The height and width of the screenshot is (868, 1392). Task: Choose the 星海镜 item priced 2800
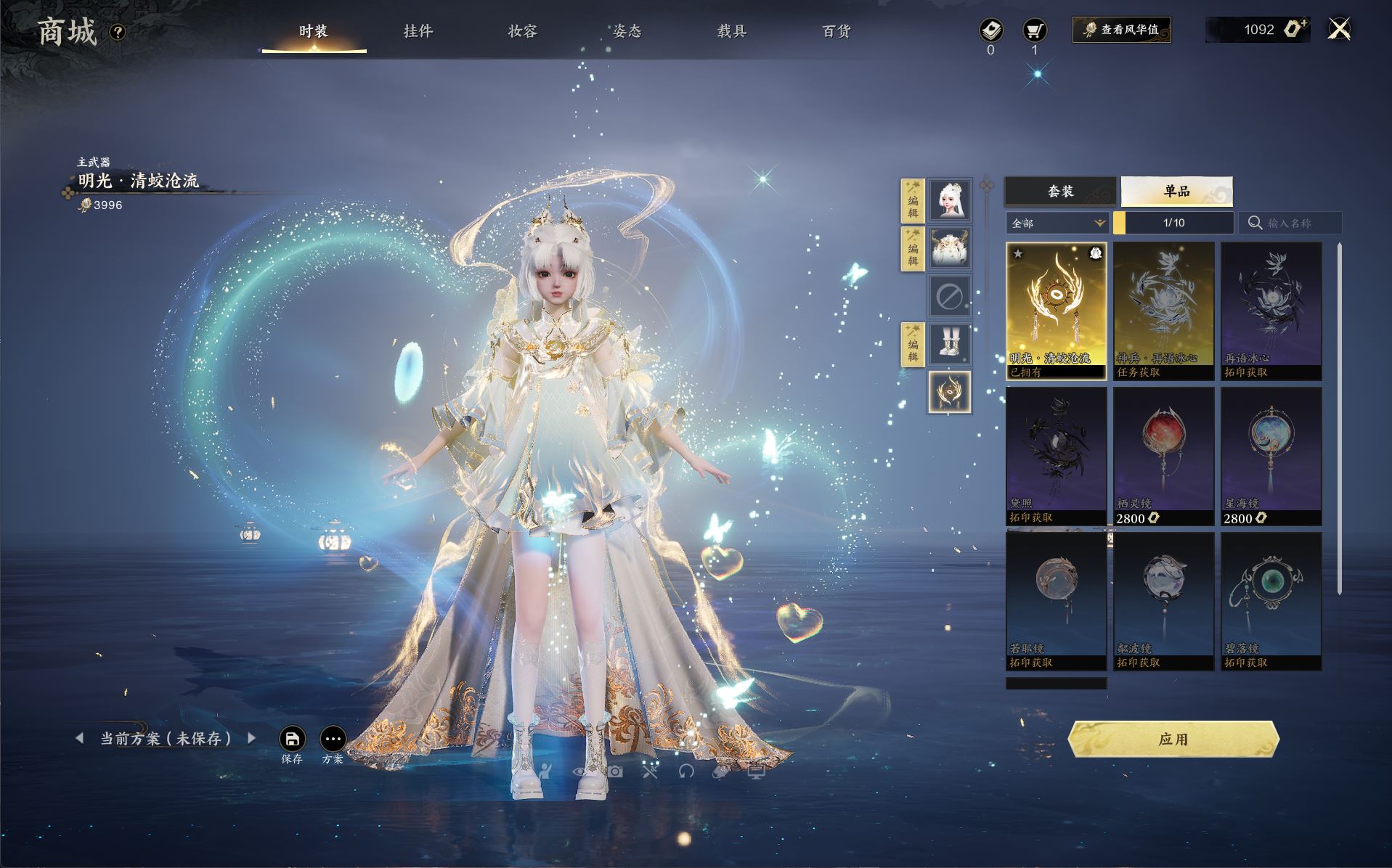click(1271, 456)
